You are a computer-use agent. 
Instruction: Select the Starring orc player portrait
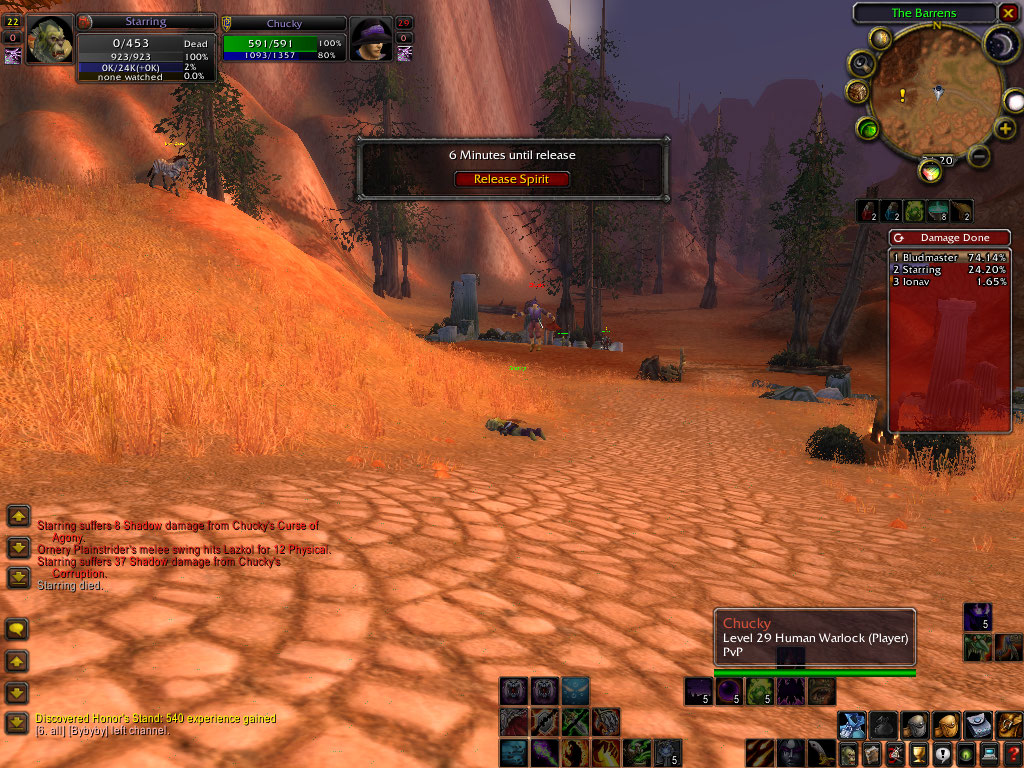pyautogui.click(x=49, y=40)
